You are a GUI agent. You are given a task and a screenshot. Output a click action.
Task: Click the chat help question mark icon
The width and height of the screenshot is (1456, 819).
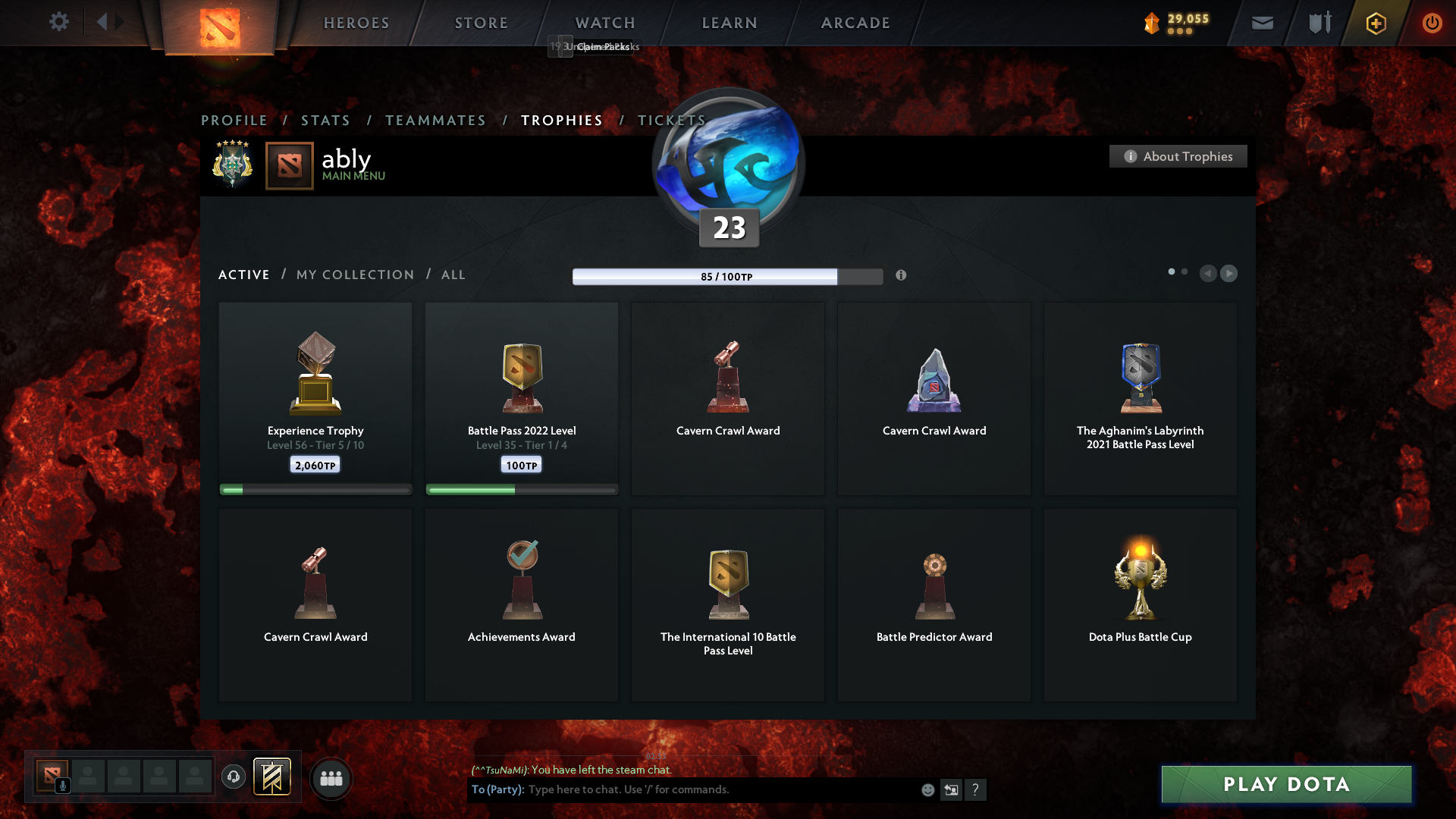coord(976,789)
